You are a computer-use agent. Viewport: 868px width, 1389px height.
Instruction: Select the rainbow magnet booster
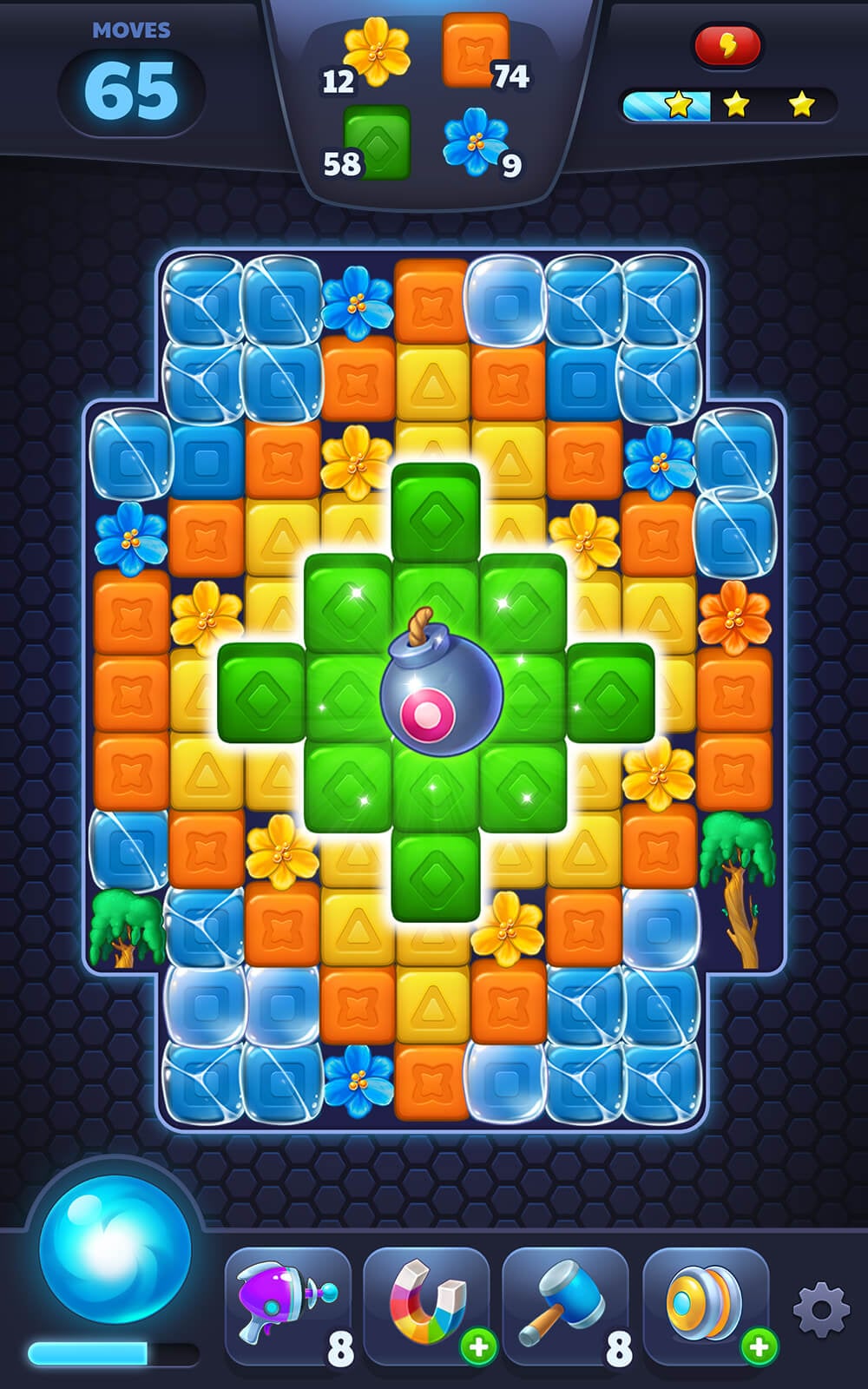427,1307
